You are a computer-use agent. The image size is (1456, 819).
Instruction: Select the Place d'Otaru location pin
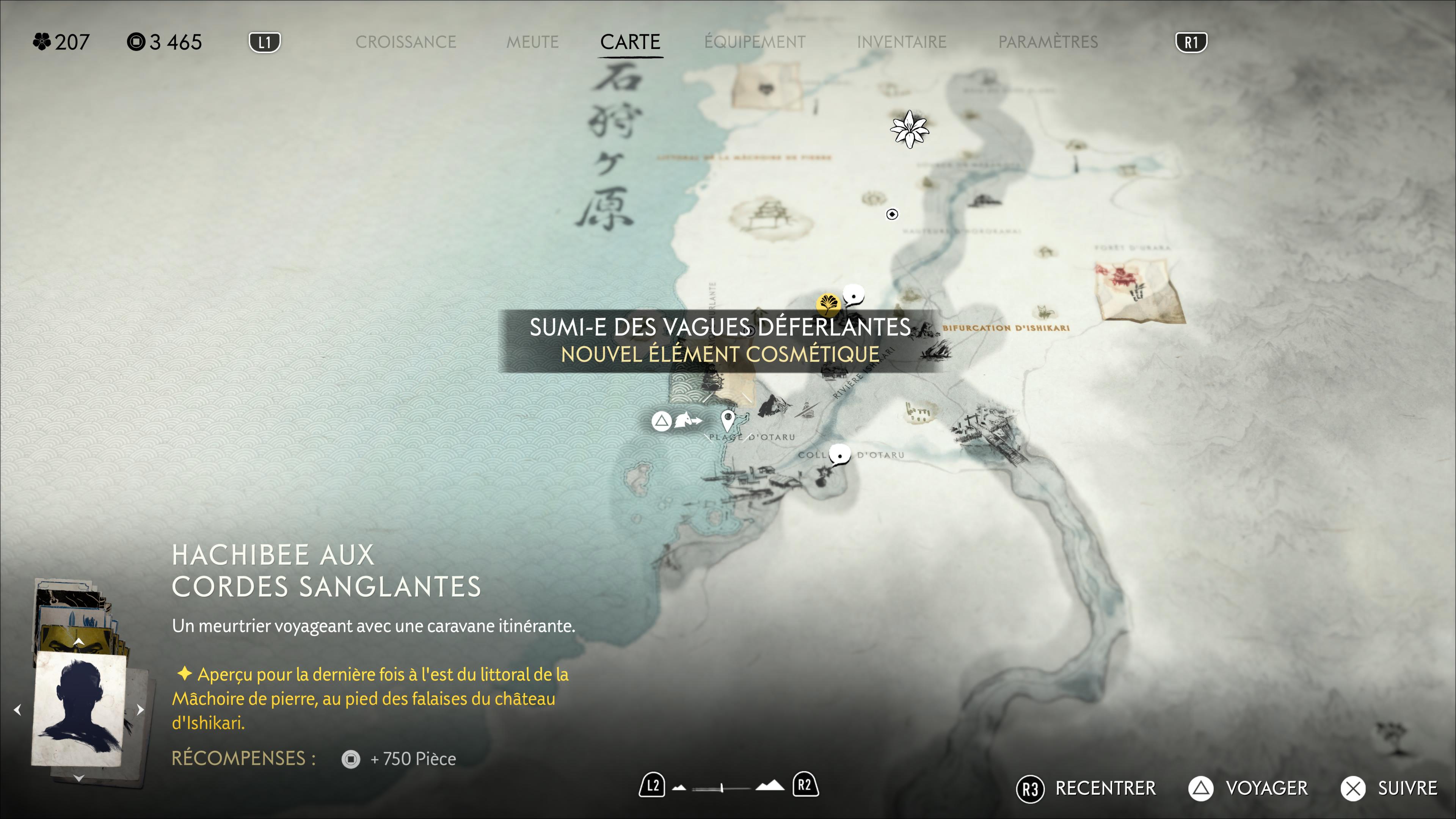pyautogui.click(x=728, y=420)
